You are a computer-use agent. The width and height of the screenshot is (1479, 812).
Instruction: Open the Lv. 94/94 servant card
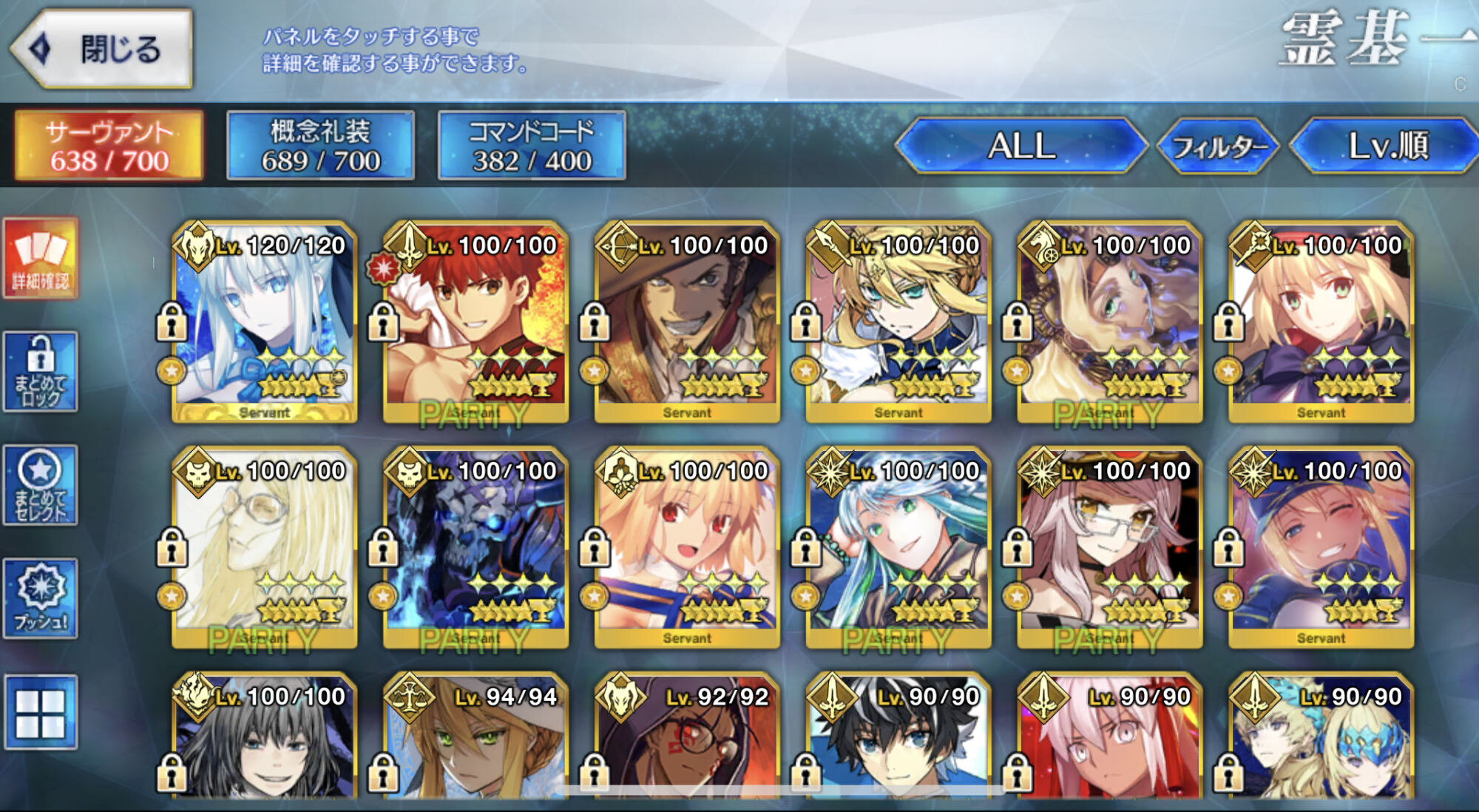[x=475, y=740]
